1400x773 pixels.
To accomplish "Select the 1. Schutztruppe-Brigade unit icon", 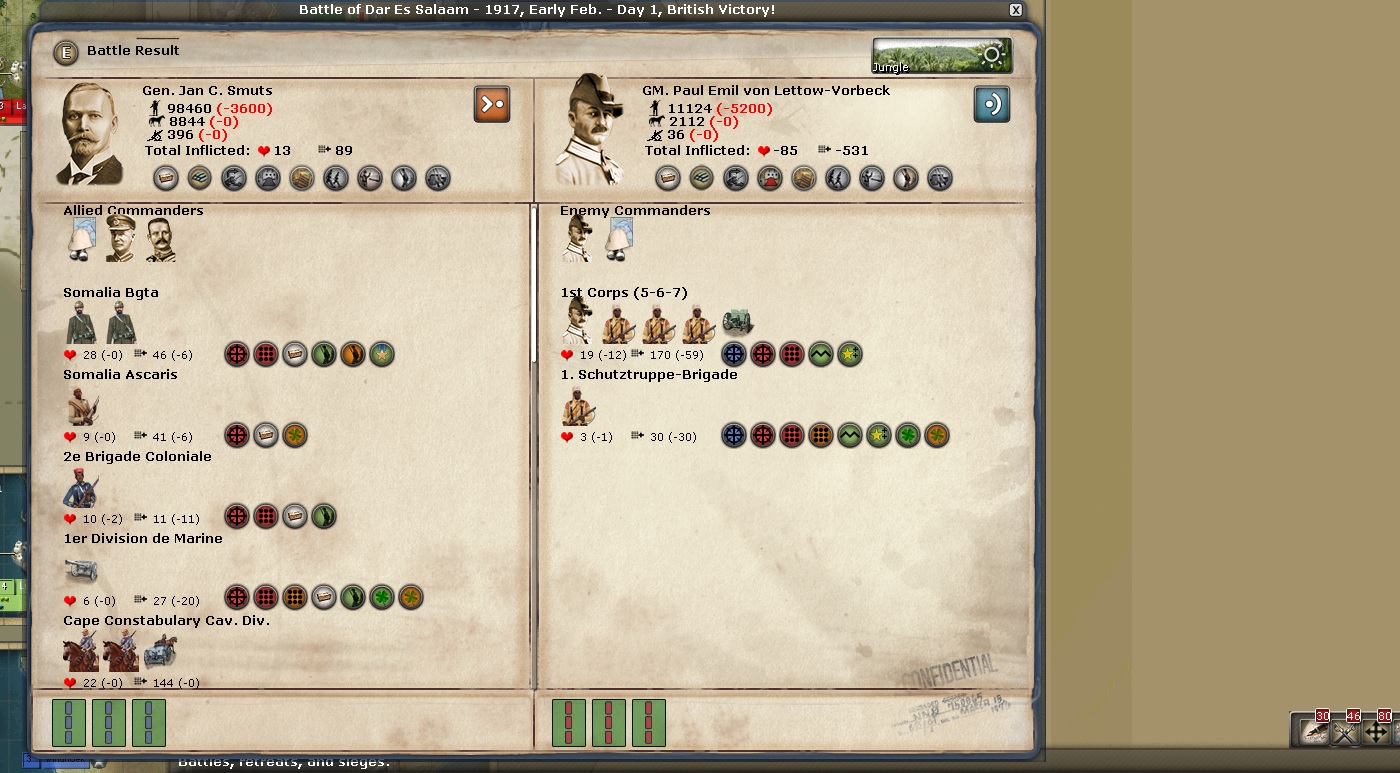I will pos(578,407).
